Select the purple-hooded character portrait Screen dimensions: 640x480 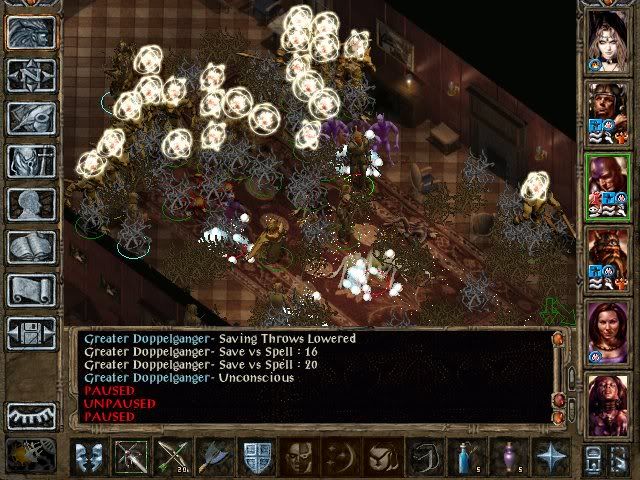pos(608,184)
